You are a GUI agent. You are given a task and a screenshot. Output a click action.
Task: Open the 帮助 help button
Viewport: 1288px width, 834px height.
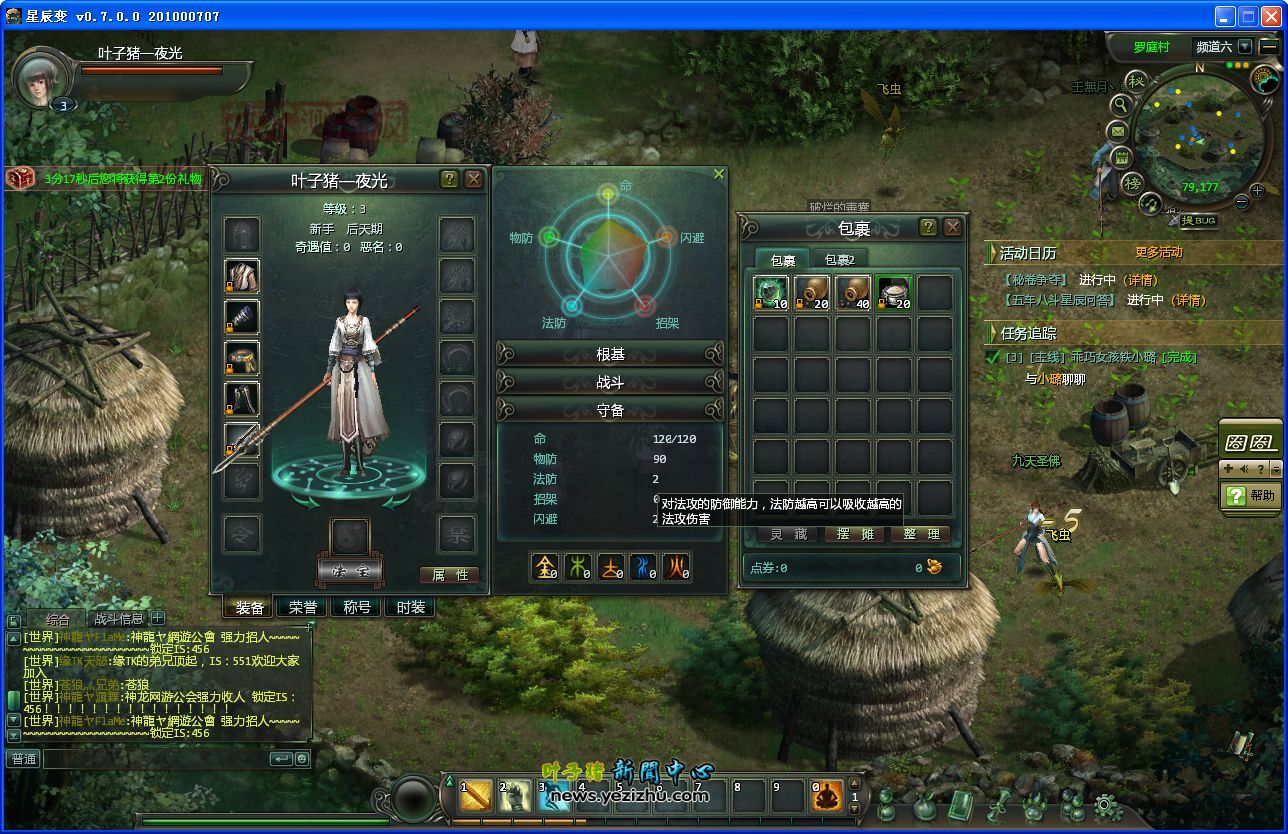click(x=1251, y=495)
